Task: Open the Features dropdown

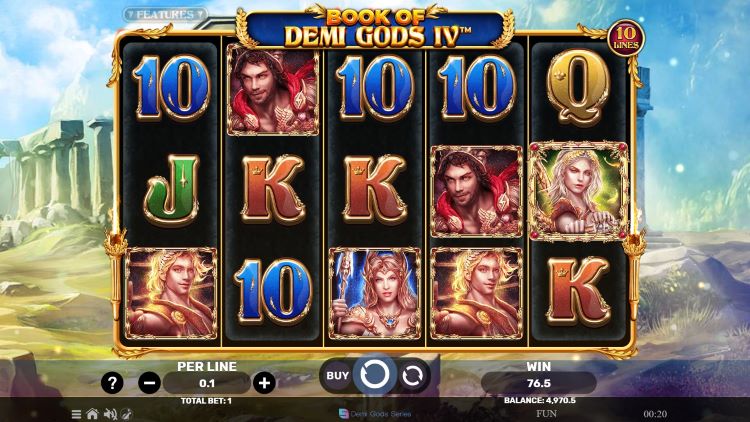Action: pyautogui.click(x=165, y=15)
